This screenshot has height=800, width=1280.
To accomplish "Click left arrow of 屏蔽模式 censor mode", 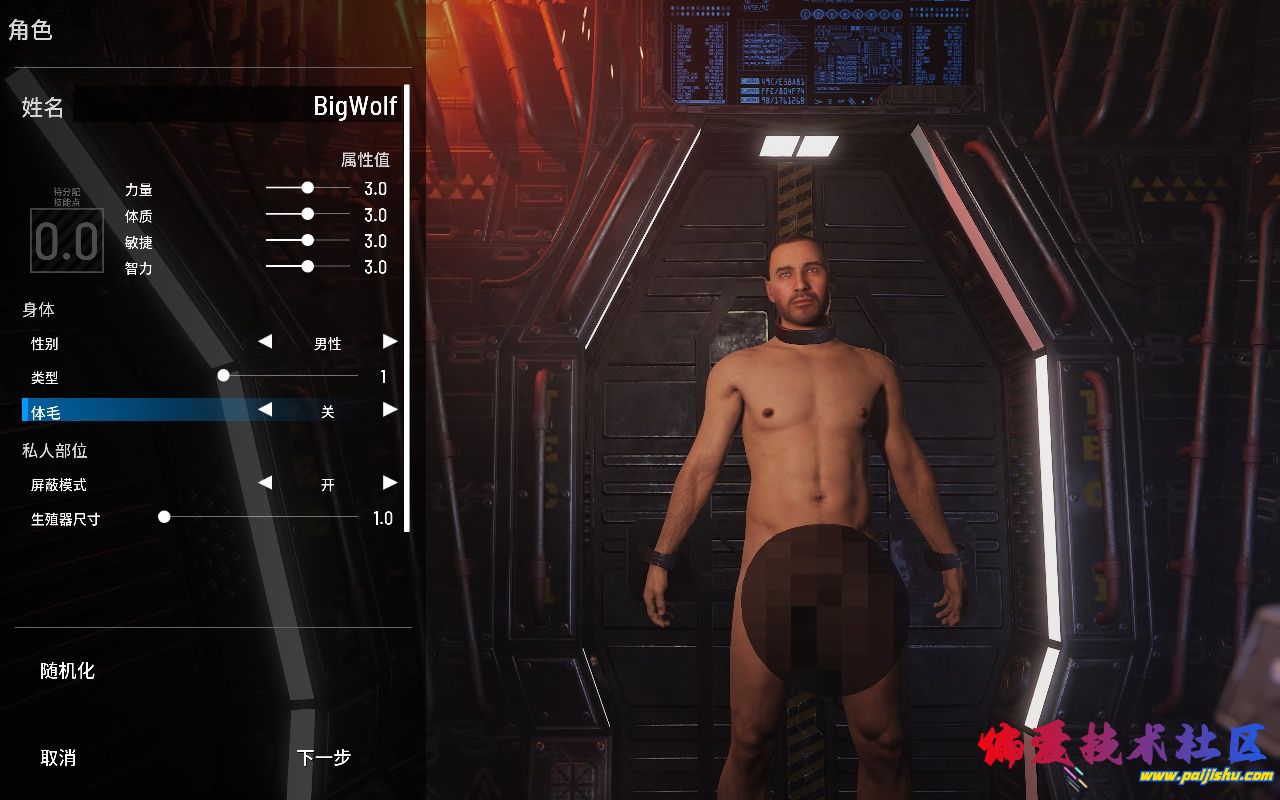I will click(265, 483).
